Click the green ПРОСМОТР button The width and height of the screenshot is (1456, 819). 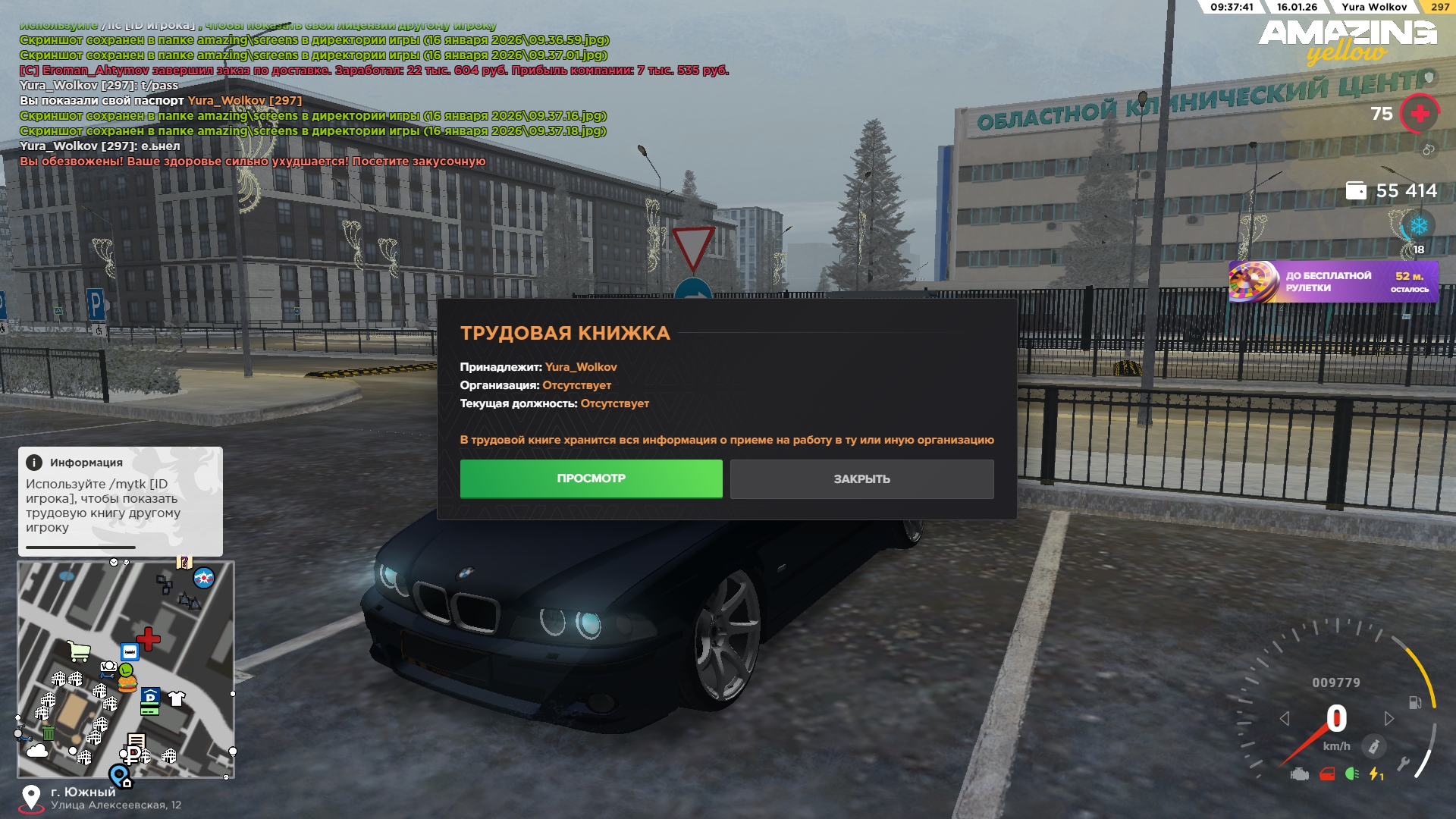tap(591, 479)
